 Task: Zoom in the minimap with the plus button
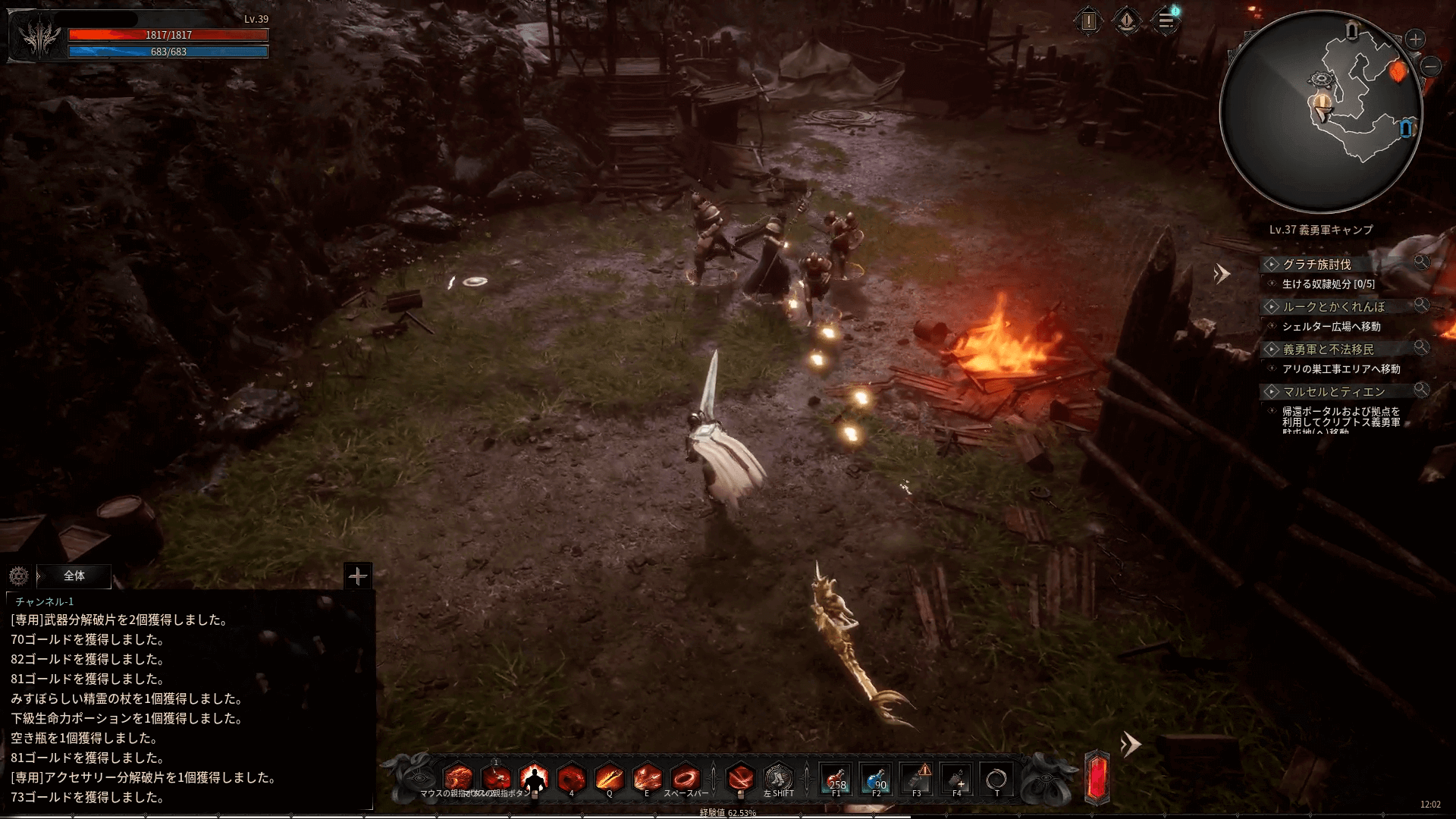pos(1415,39)
